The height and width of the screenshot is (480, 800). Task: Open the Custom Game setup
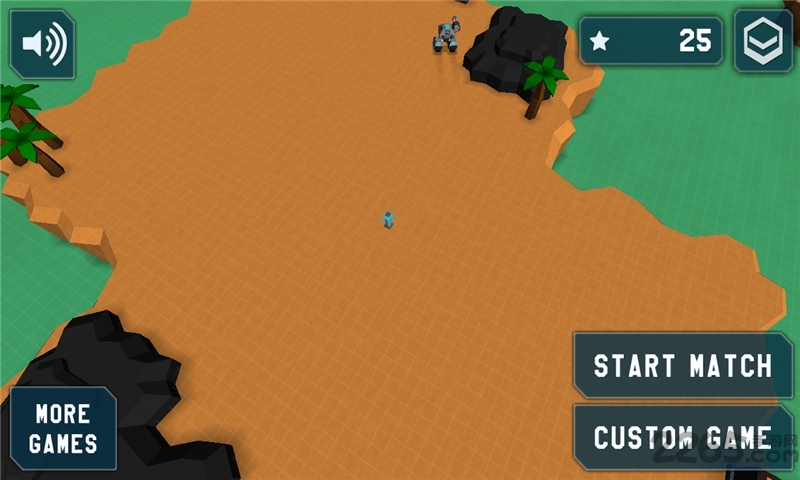pyautogui.click(x=683, y=437)
